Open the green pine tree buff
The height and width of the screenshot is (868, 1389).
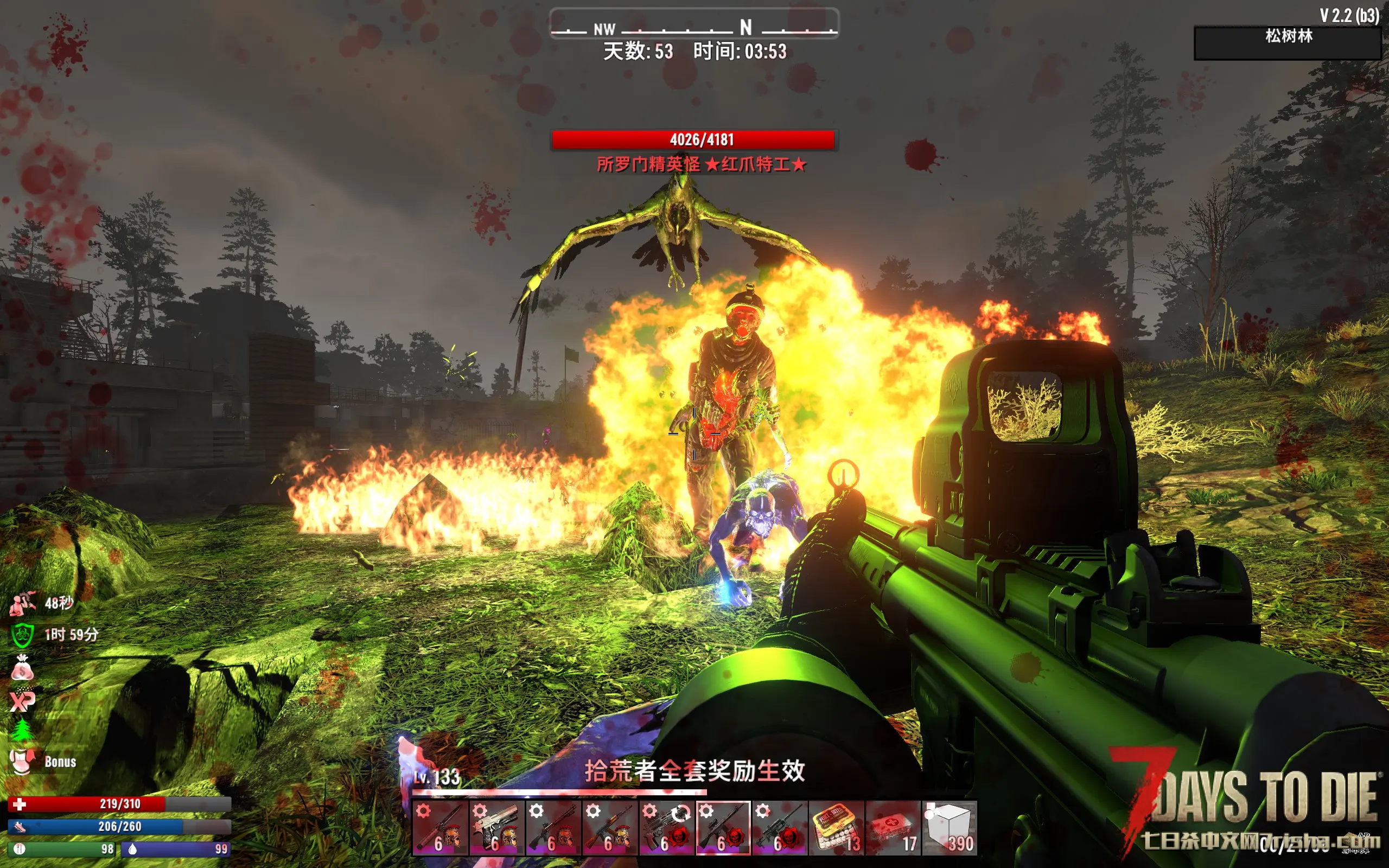(x=22, y=731)
